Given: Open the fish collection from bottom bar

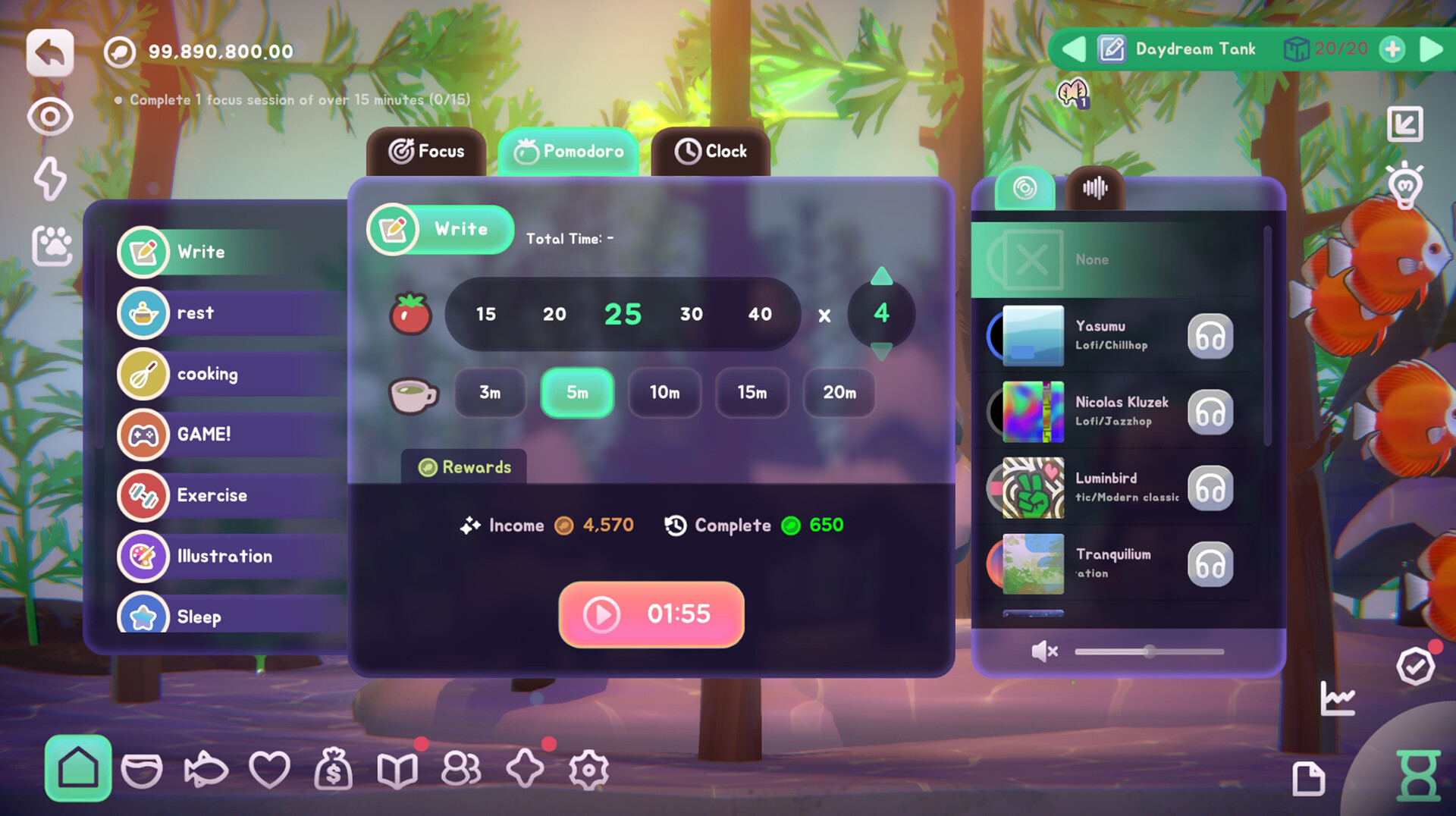Looking at the screenshot, I should point(206,769).
